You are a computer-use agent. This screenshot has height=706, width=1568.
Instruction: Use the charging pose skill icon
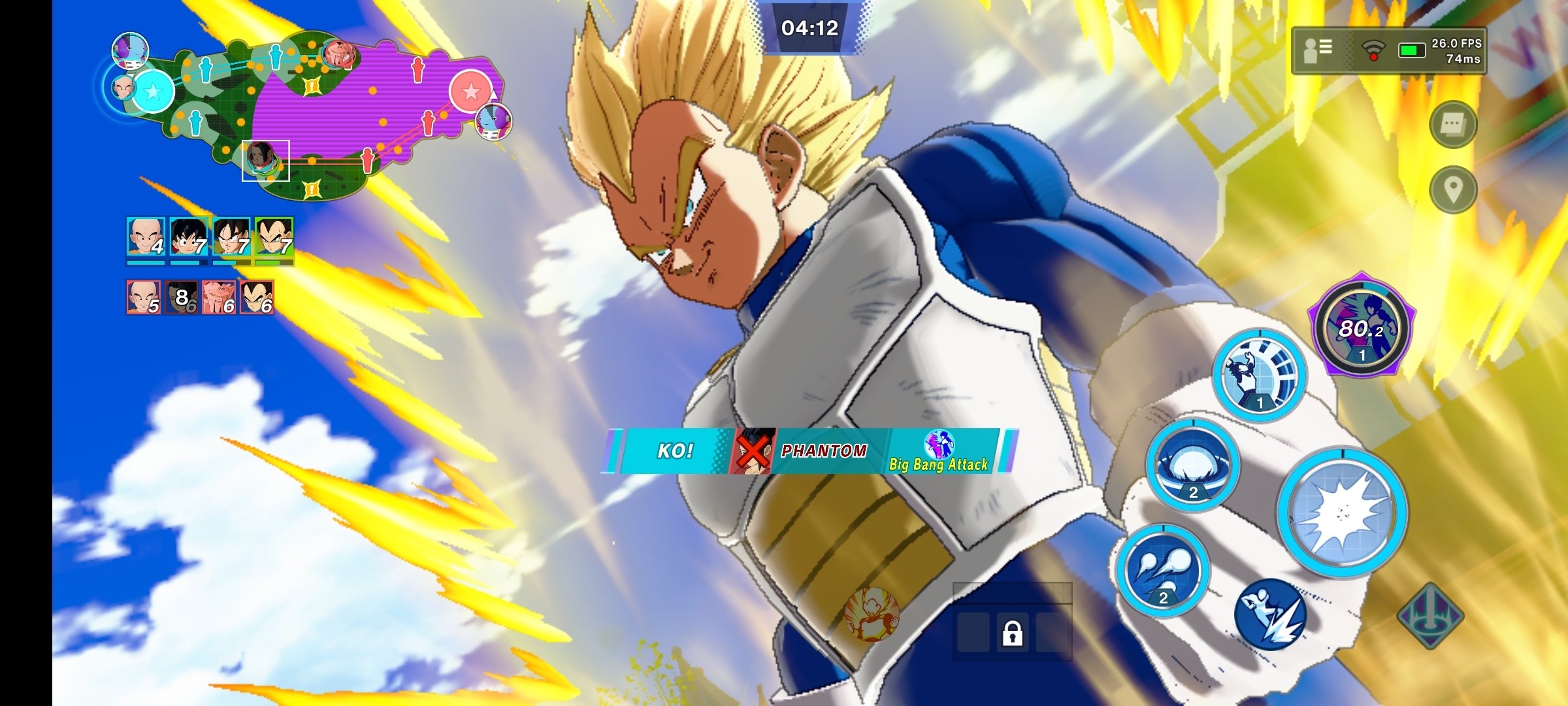pos(1259,375)
